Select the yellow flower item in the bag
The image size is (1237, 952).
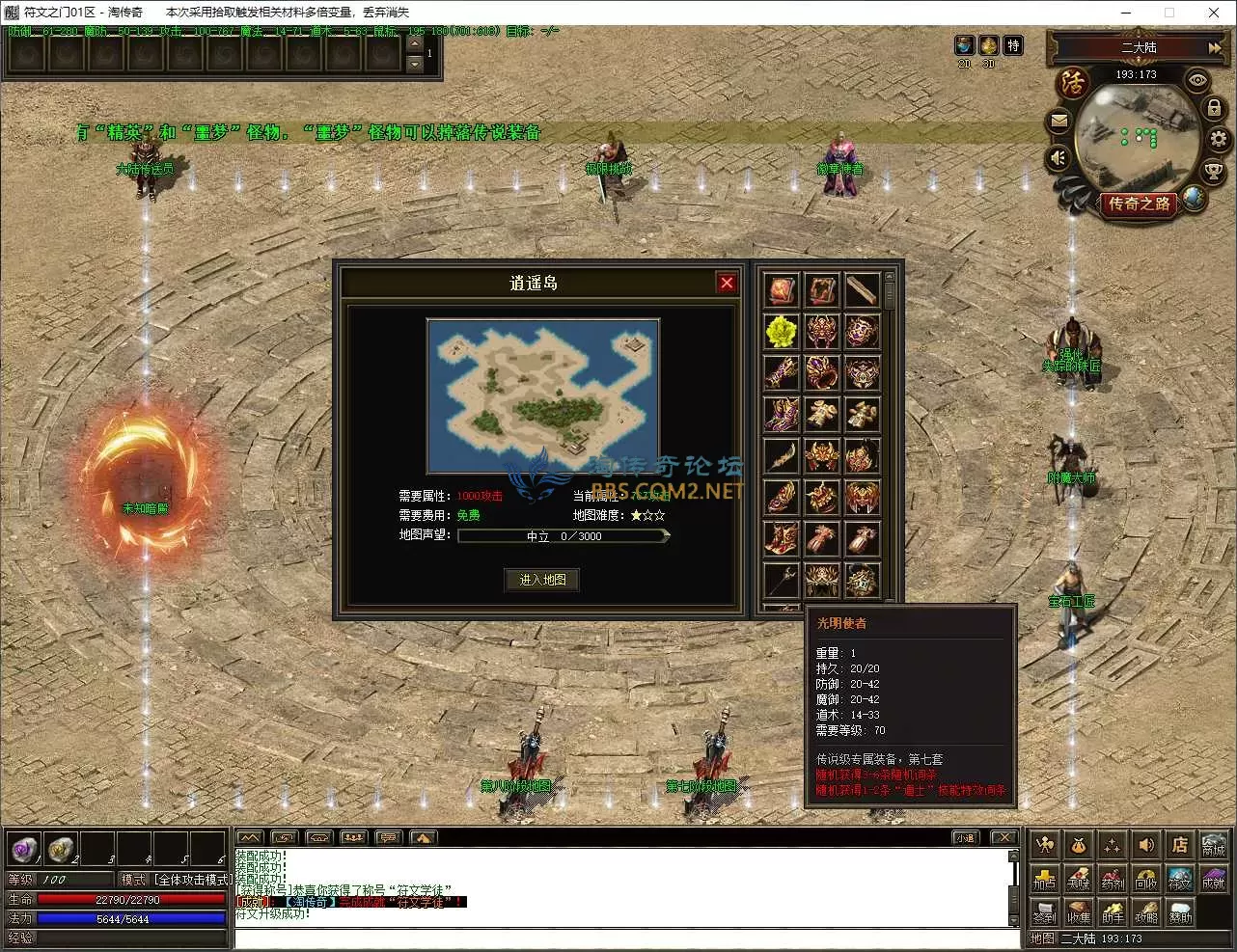click(781, 331)
